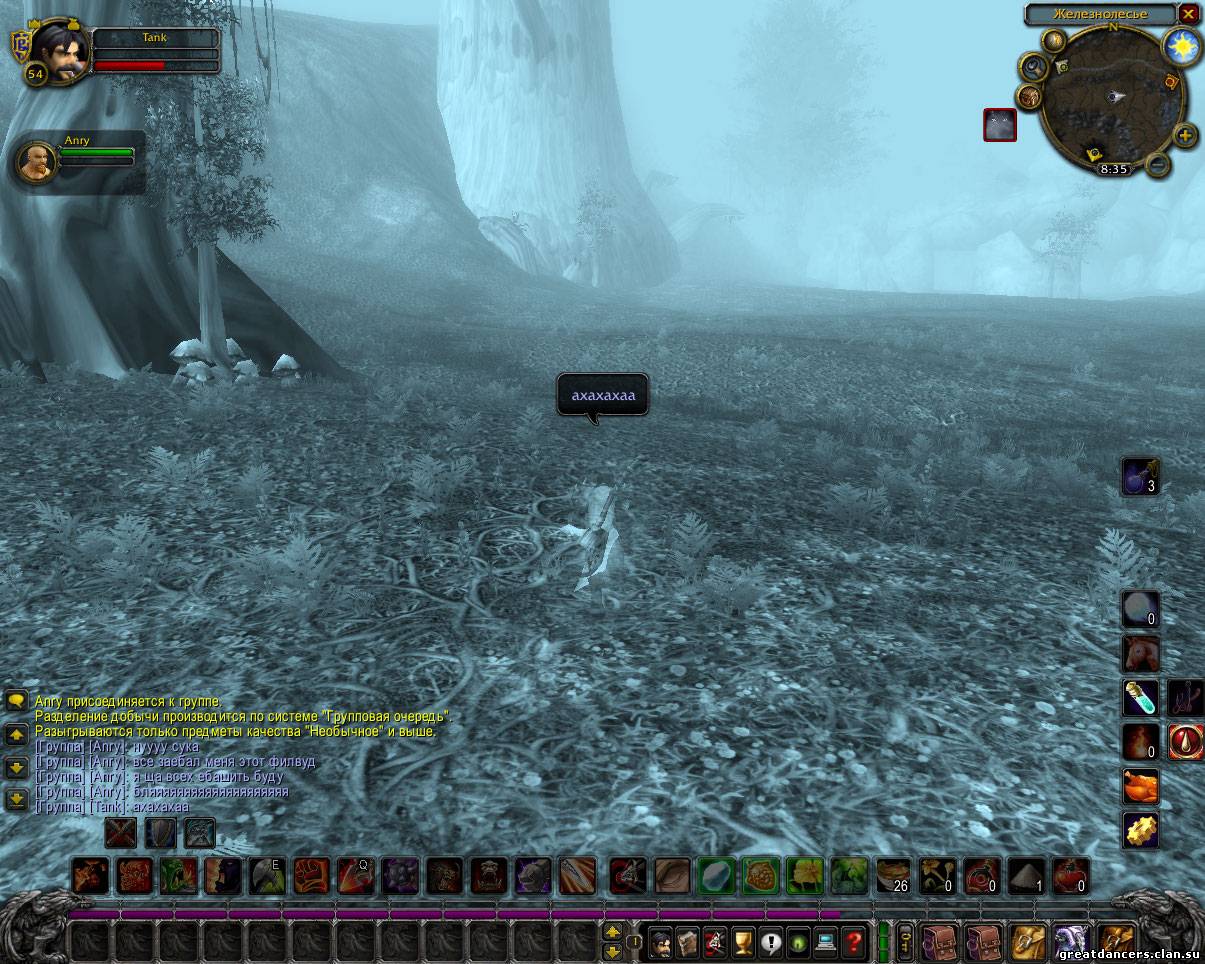Drink the blue potion vial
Image resolution: width=1205 pixels, height=964 pixels.
(1141, 698)
